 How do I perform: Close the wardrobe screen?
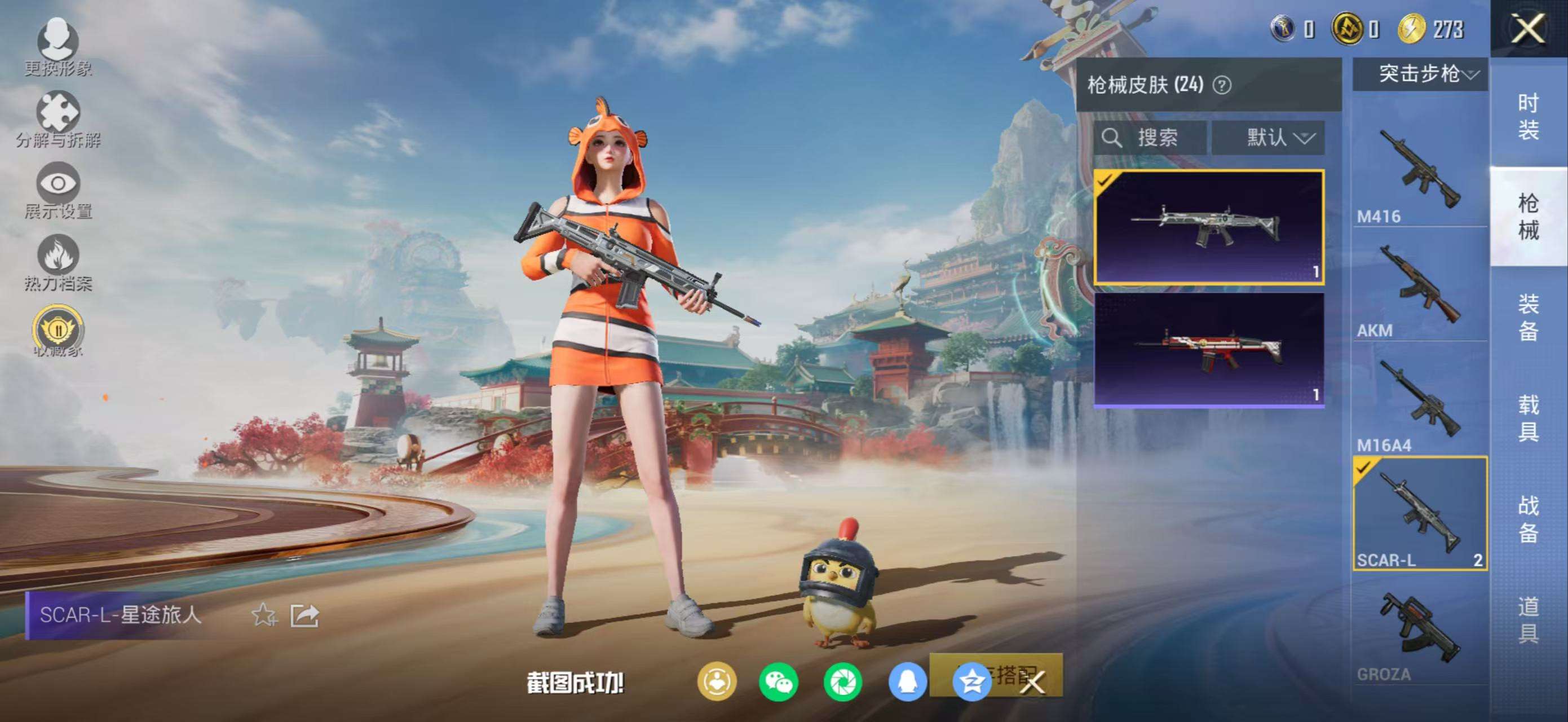coord(1528,29)
